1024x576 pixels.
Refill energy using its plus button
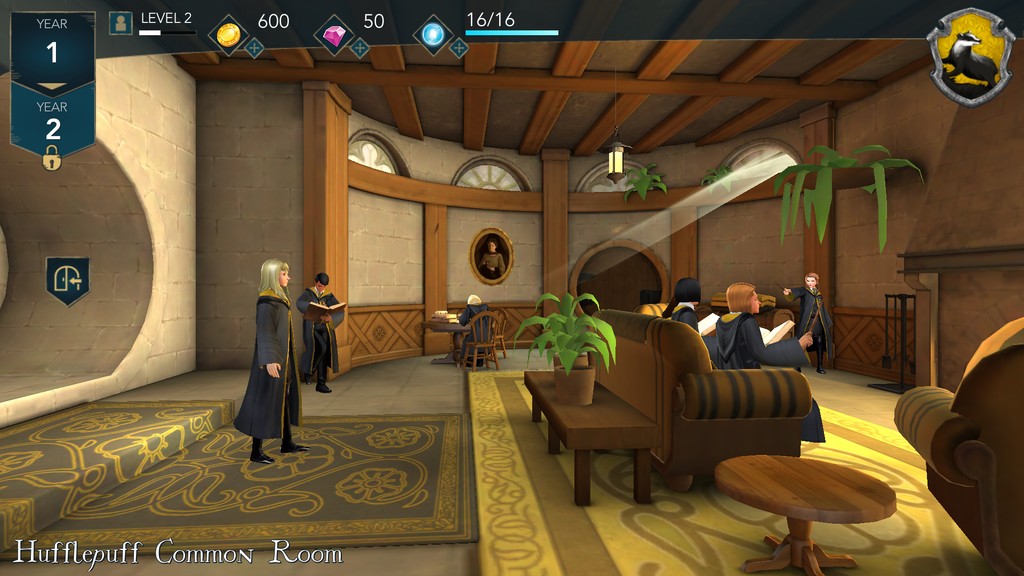click(458, 47)
